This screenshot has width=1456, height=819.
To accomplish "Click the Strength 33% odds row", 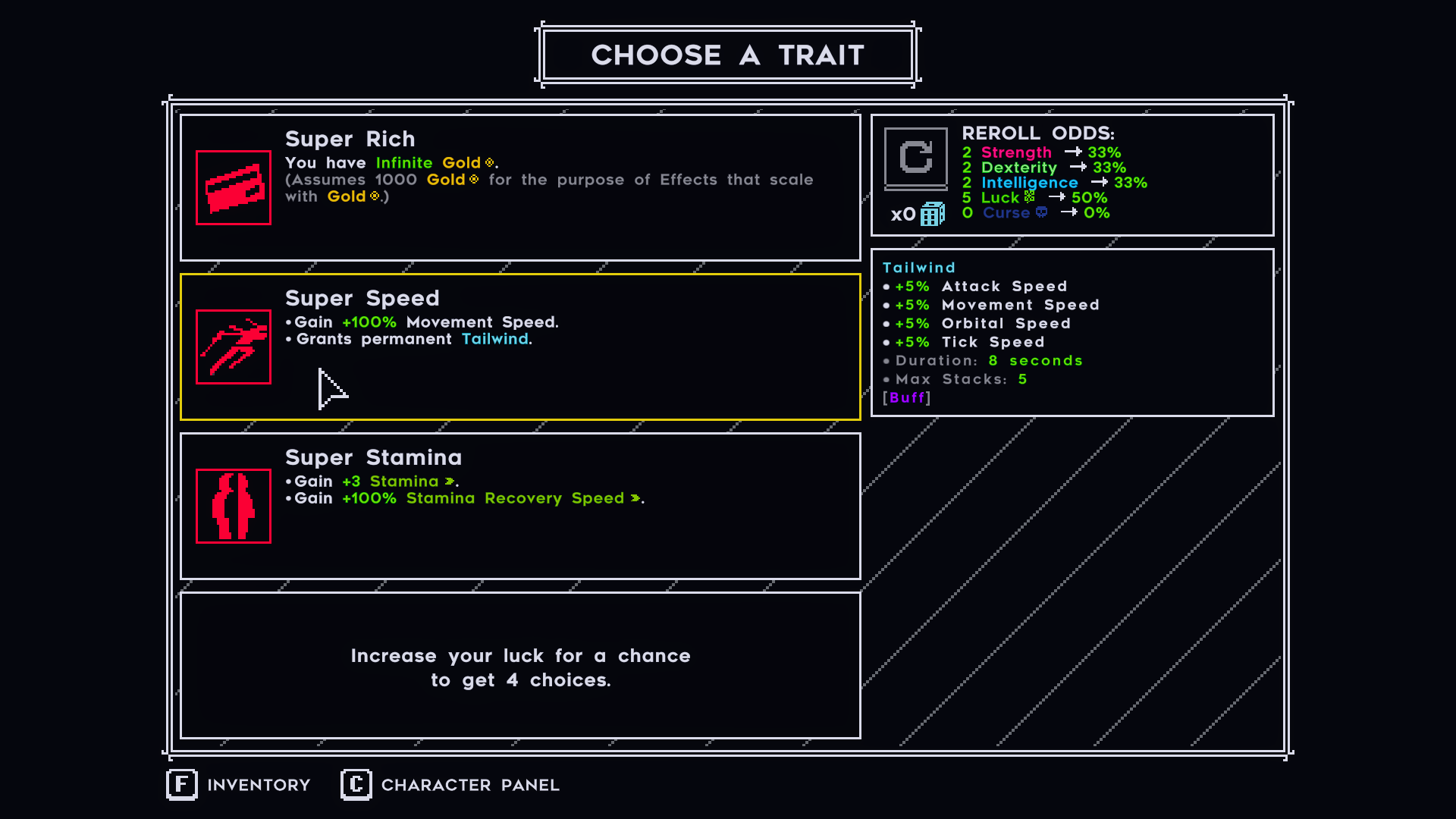I will (x=1039, y=152).
